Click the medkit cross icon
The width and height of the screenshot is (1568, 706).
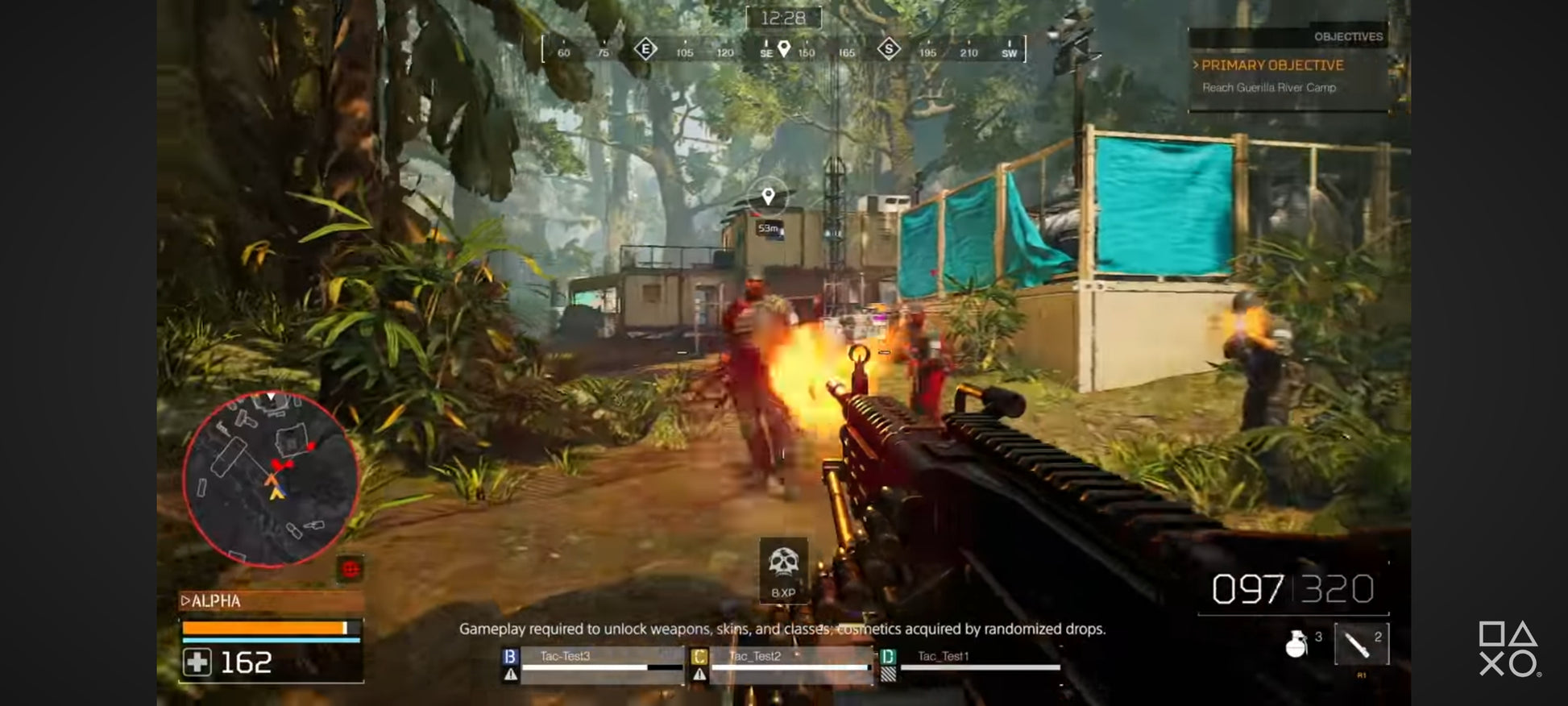coord(197,662)
